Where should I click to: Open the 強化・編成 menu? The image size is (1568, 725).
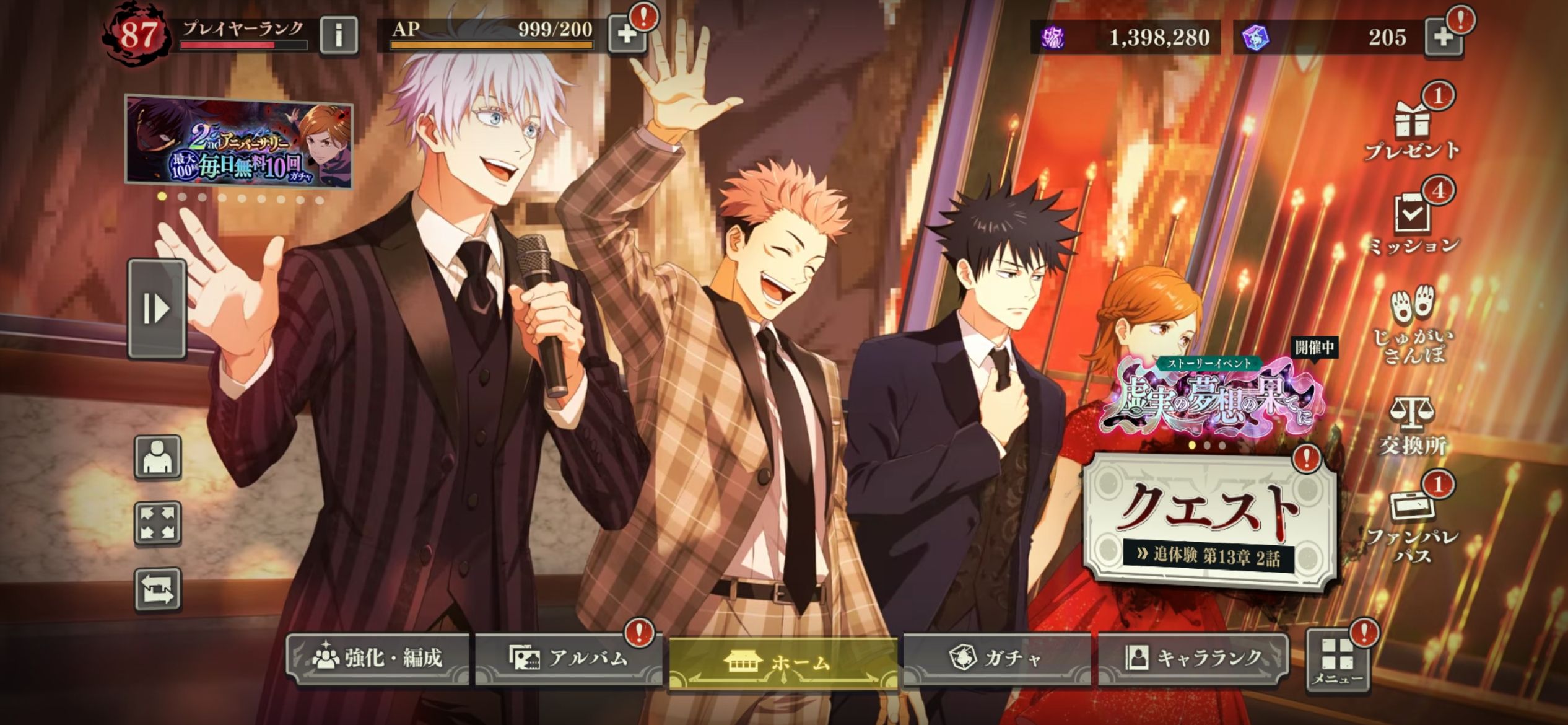pyautogui.click(x=378, y=658)
